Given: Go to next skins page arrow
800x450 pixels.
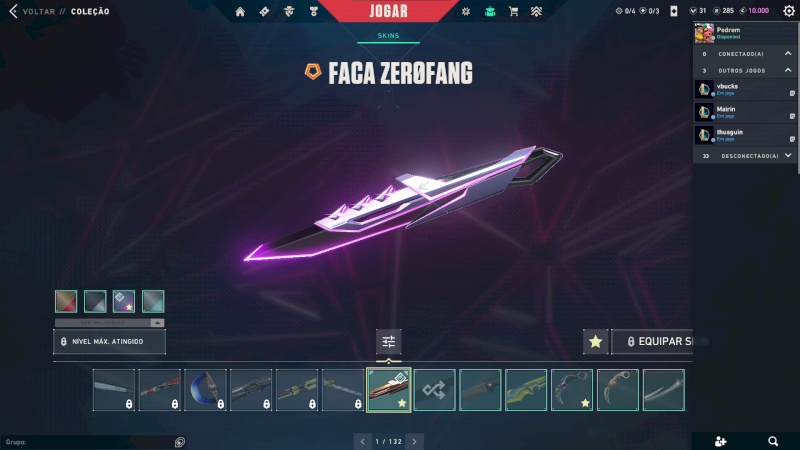Looking at the screenshot, I should click(x=415, y=441).
